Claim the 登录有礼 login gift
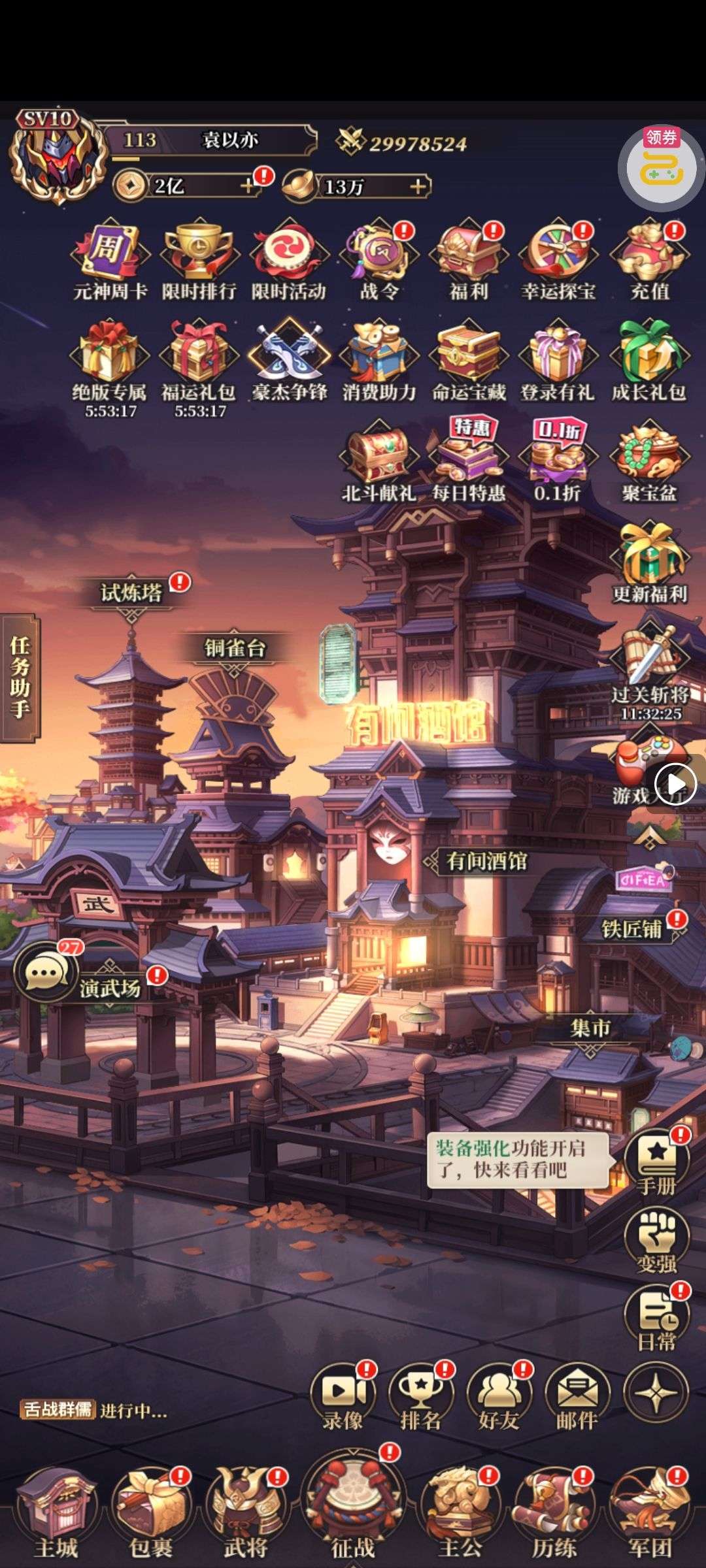The image size is (706, 1568). (x=558, y=356)
